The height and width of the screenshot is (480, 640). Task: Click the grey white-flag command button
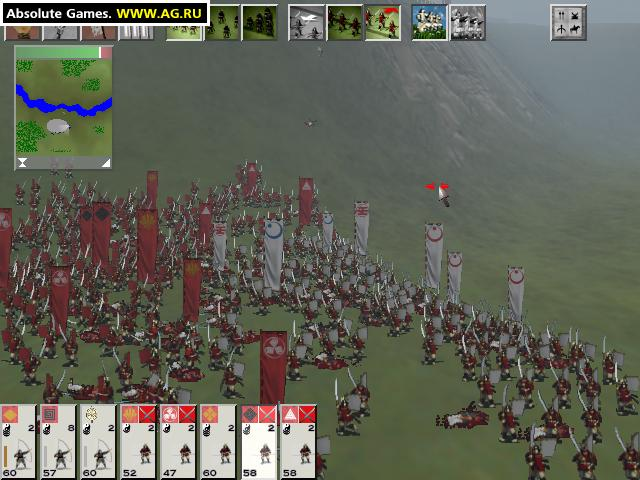click(306, 22)
